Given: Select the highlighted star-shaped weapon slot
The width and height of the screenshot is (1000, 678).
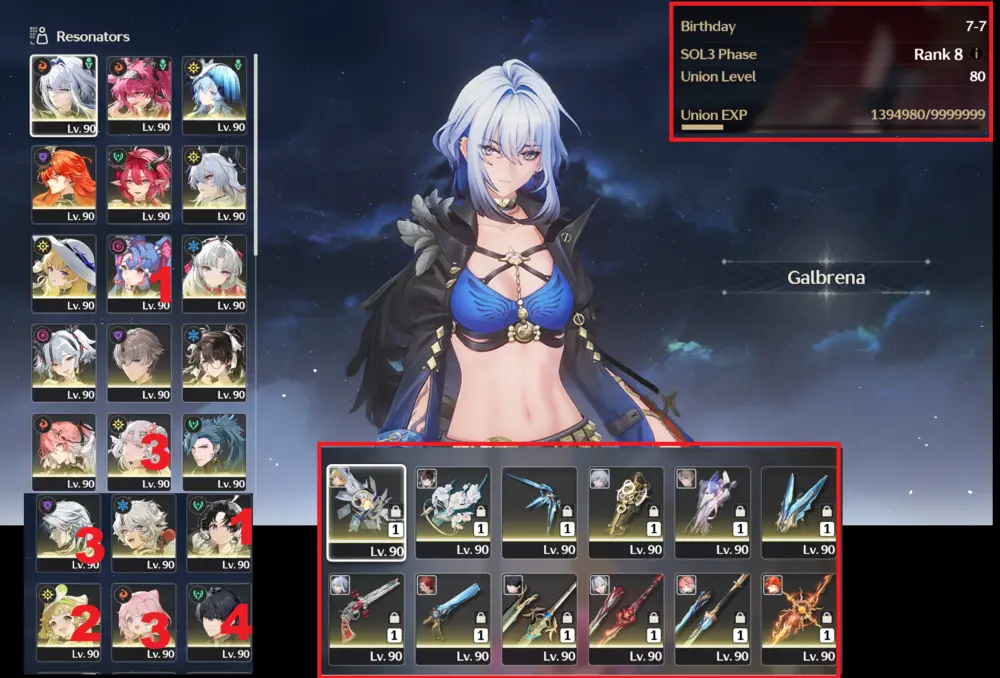Looking at the screenshot, I should (366, 511).
